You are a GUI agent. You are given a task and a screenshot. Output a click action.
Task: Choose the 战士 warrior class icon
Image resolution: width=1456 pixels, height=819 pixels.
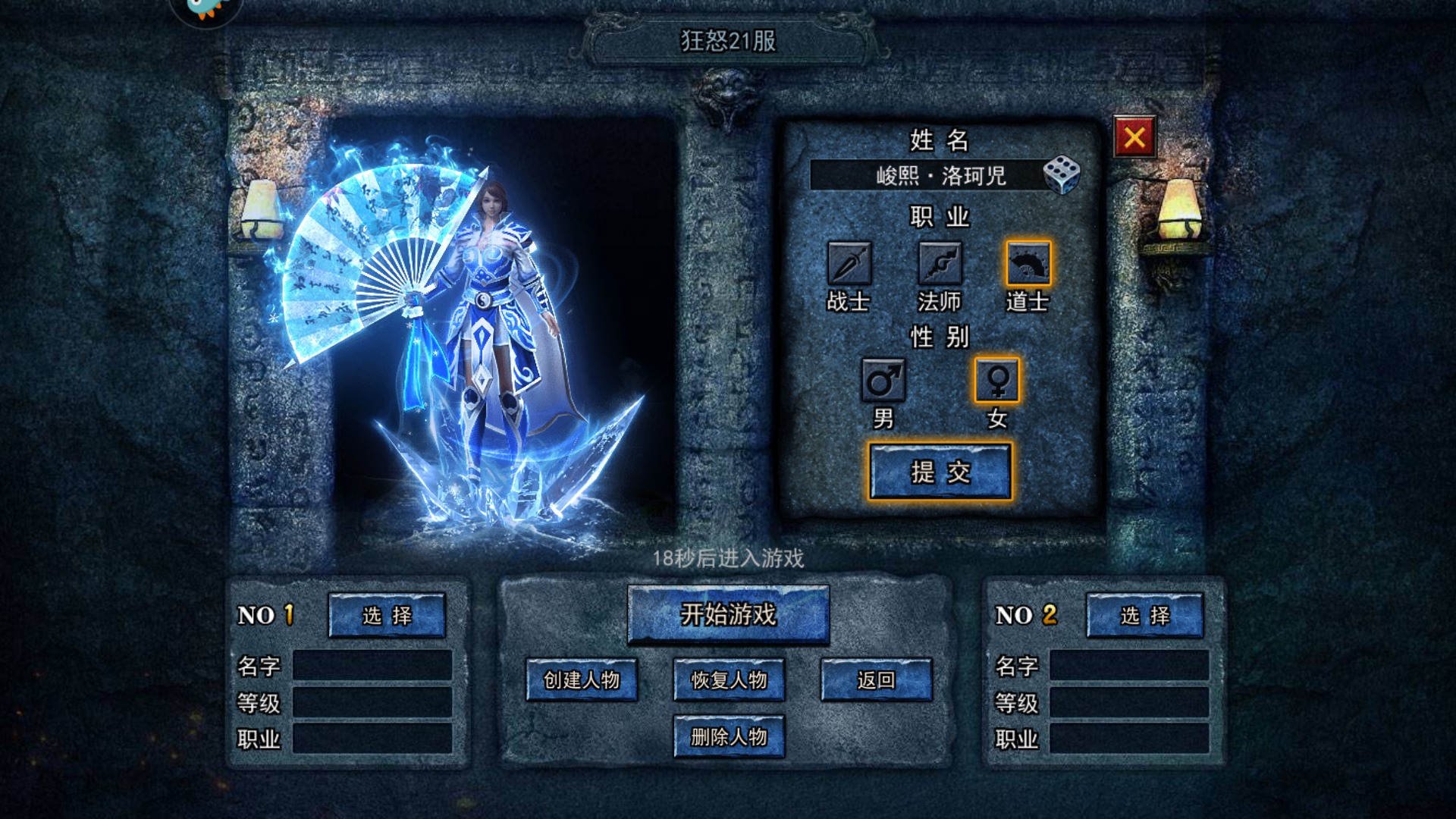pyautogui.click(x=849, y=264)
